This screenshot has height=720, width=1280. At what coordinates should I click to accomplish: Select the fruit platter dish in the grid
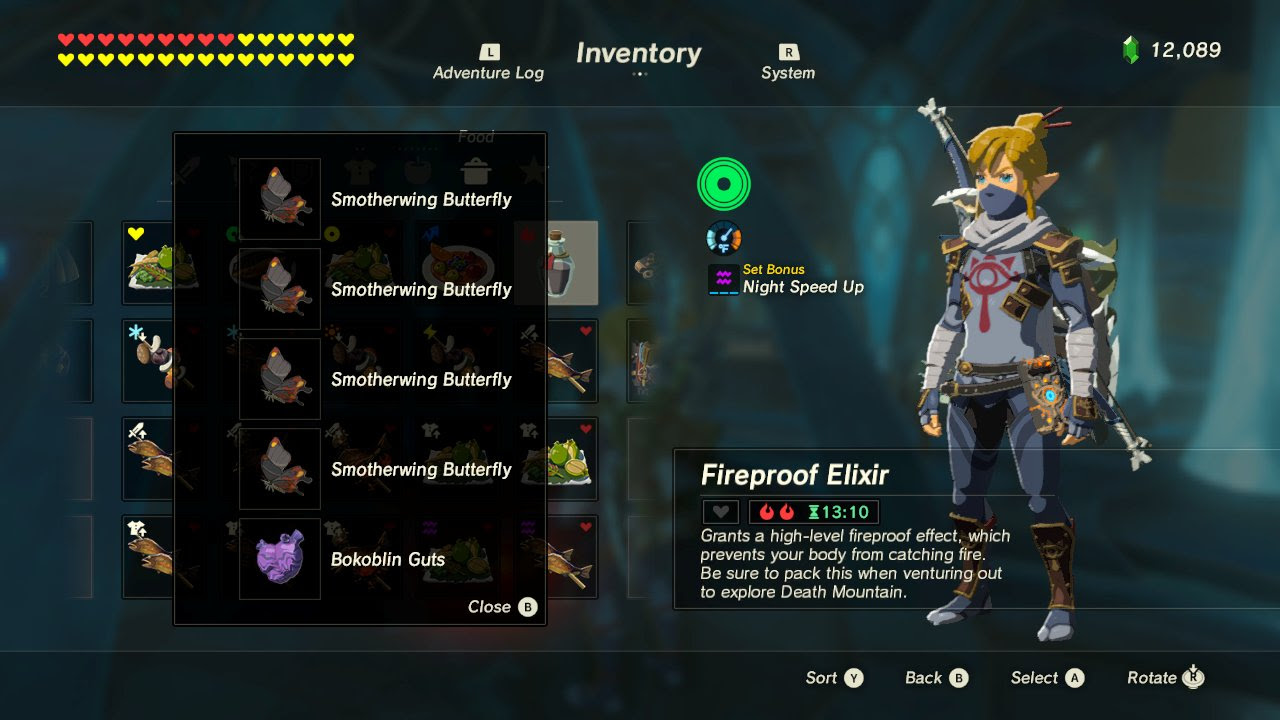point(457,262)
